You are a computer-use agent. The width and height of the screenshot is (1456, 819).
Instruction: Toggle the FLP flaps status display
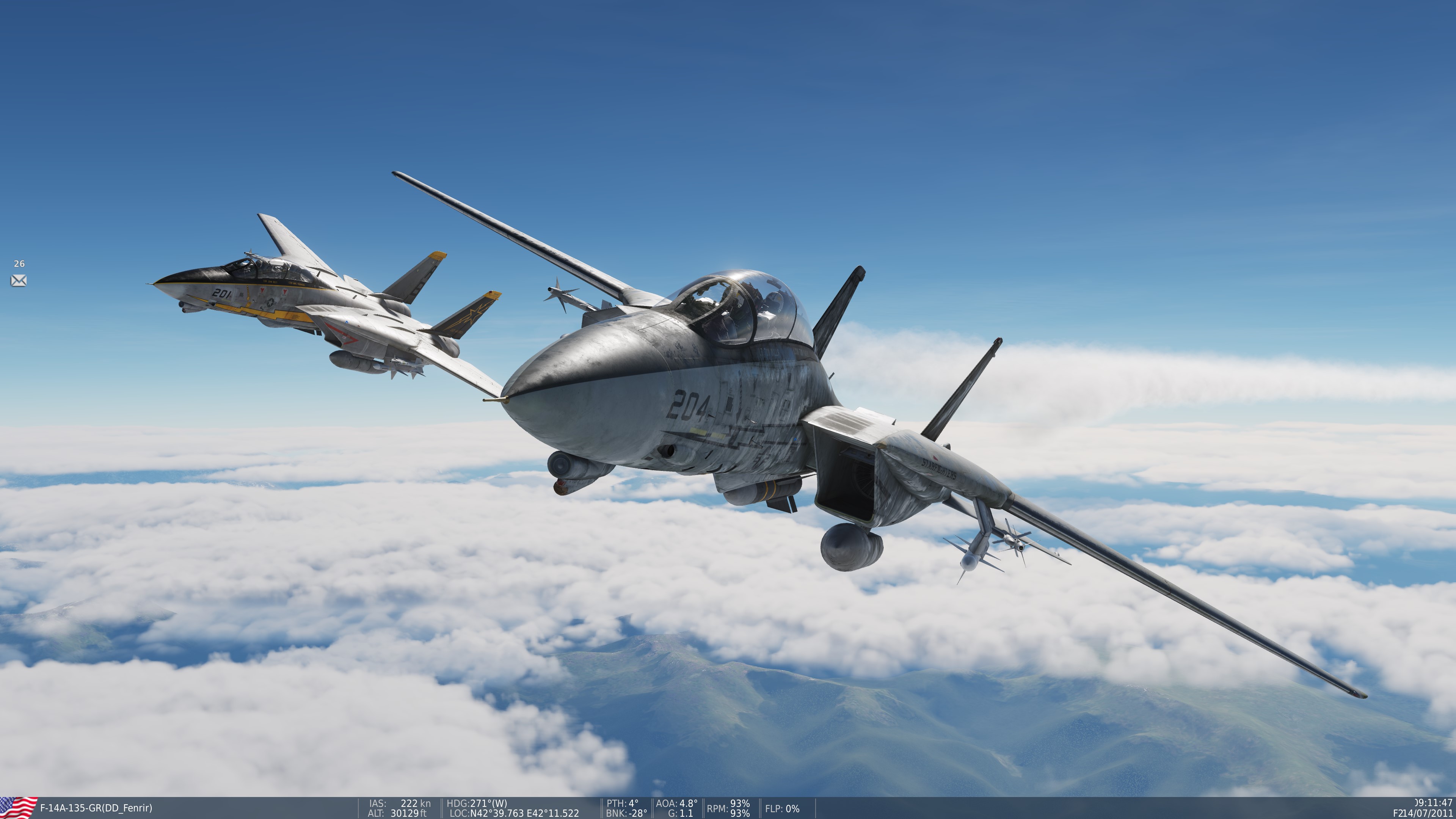[782, 810]
